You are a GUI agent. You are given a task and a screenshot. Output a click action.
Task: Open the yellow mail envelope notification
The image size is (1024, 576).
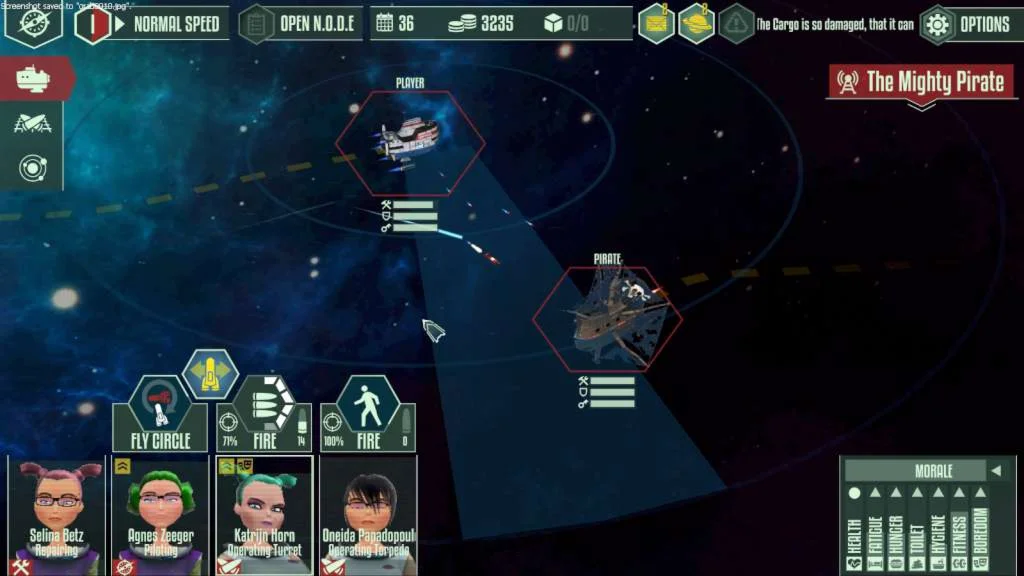(x=656, y=23)
